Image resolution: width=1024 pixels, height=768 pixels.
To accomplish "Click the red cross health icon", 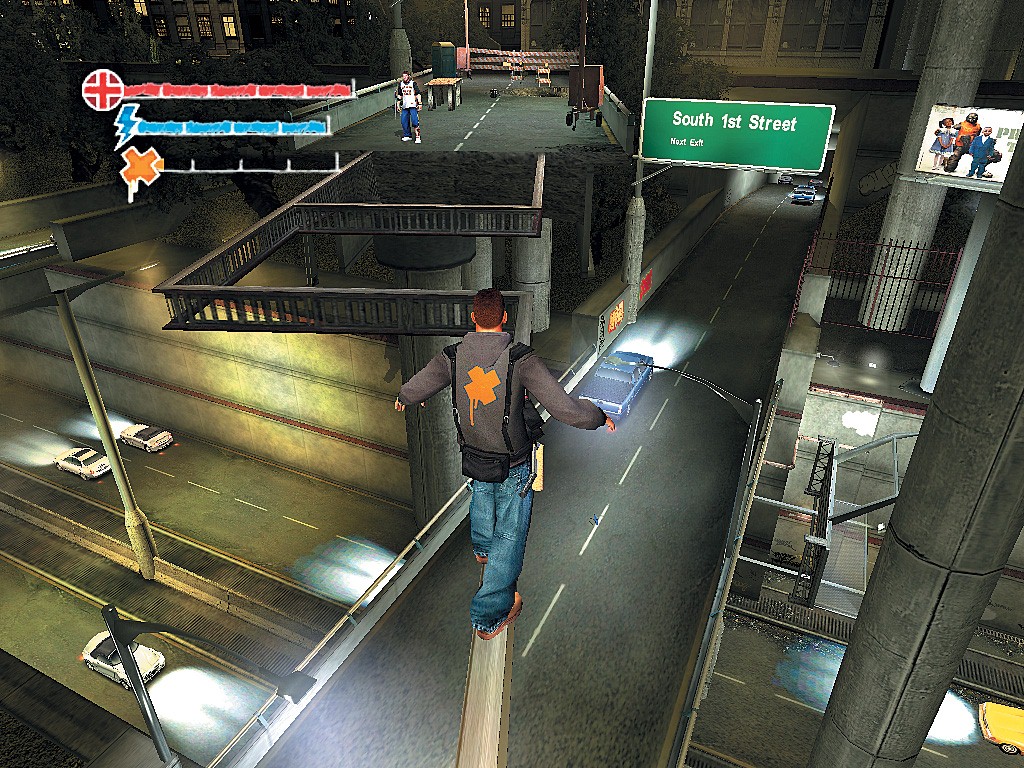I will [x=101, y=89].
